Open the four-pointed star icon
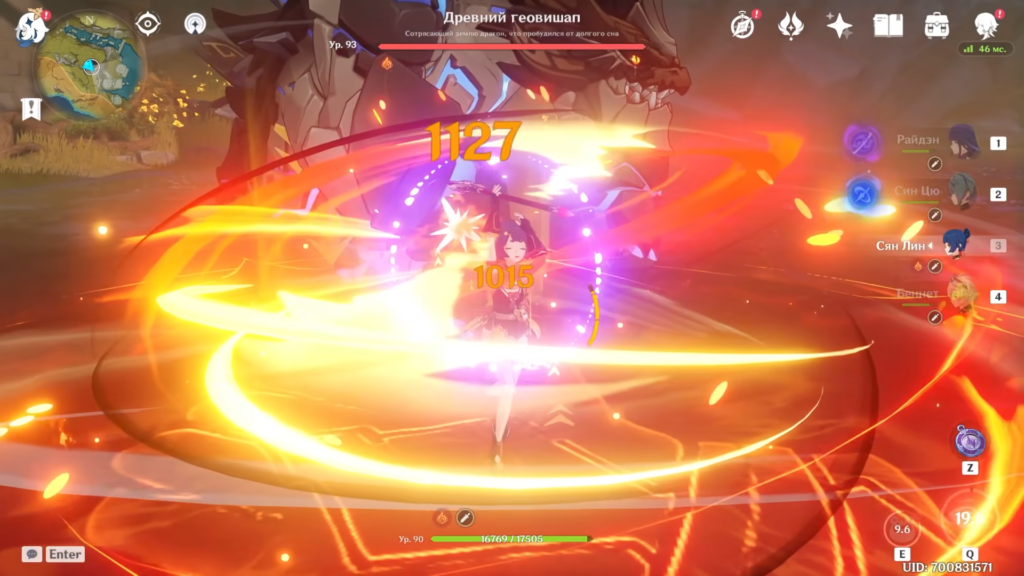Image resolution: width=1024 pixels, height=576 pixels. pos(839,26)
